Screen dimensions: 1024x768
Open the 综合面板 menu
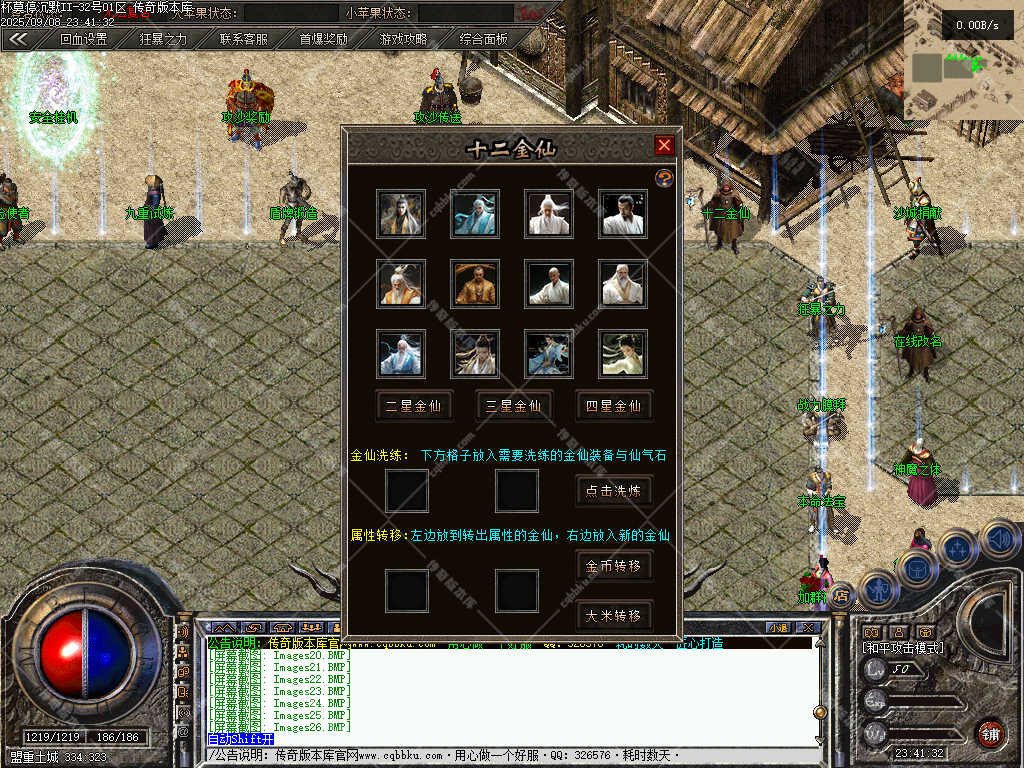[483, 39]
